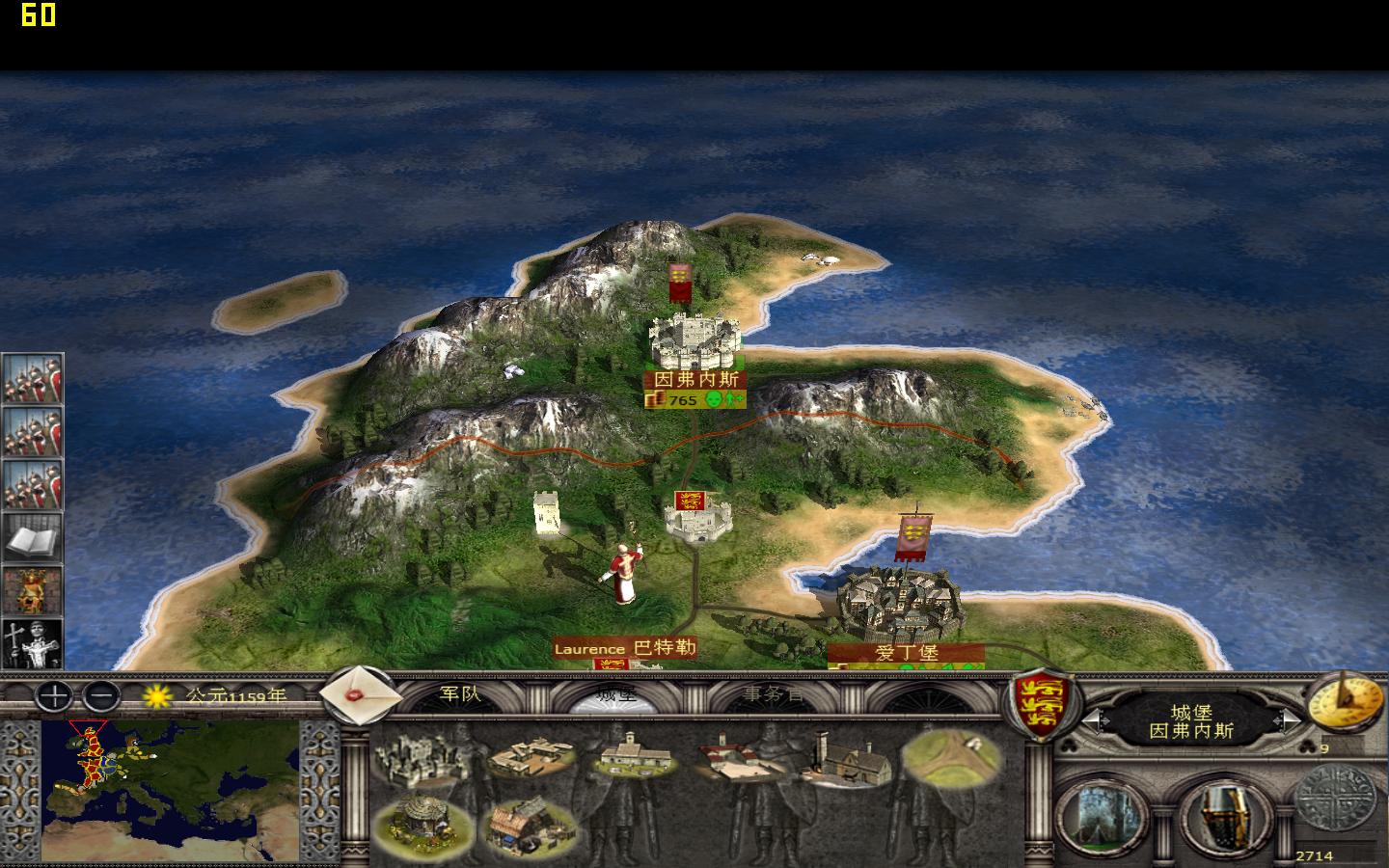The width and height of the screenshot is (1389, 868).
Task: Open the throne faction overview icon
Action: pos(32,592)
